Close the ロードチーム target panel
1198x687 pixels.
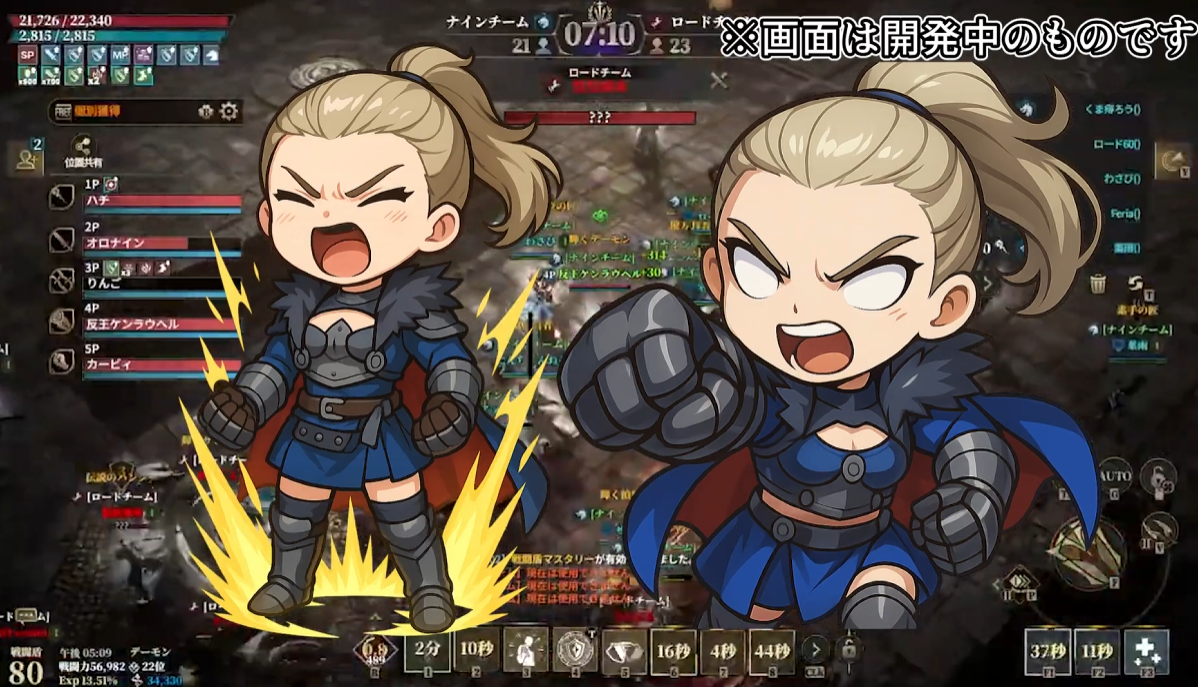(718, 81)
